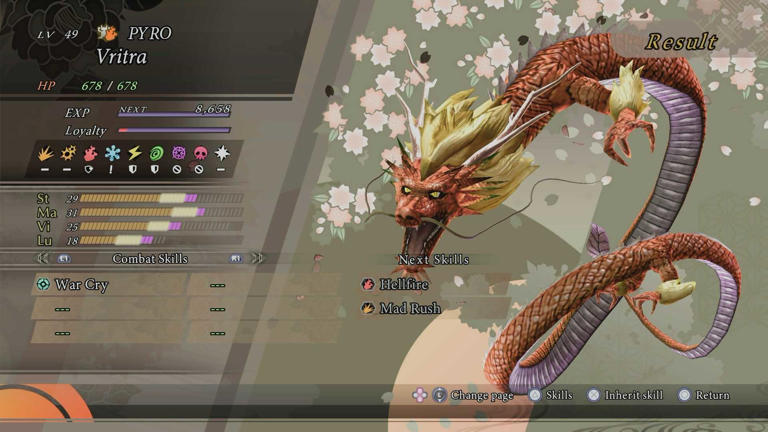
Task: Click the left arrow beside Combat Skills
Action: pos(43,258)
